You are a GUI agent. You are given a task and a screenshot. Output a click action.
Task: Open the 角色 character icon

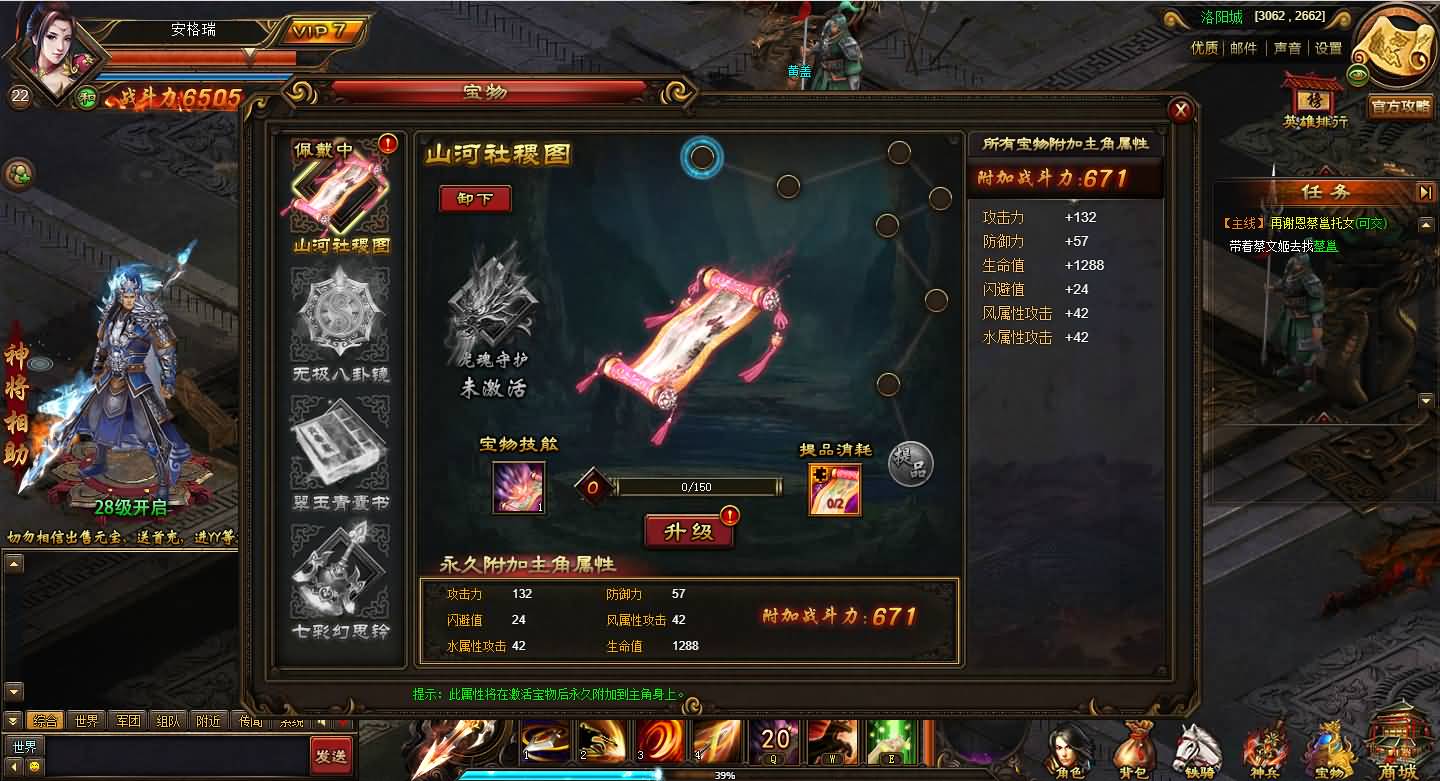pyautogui.click(x=1068, y=745)
